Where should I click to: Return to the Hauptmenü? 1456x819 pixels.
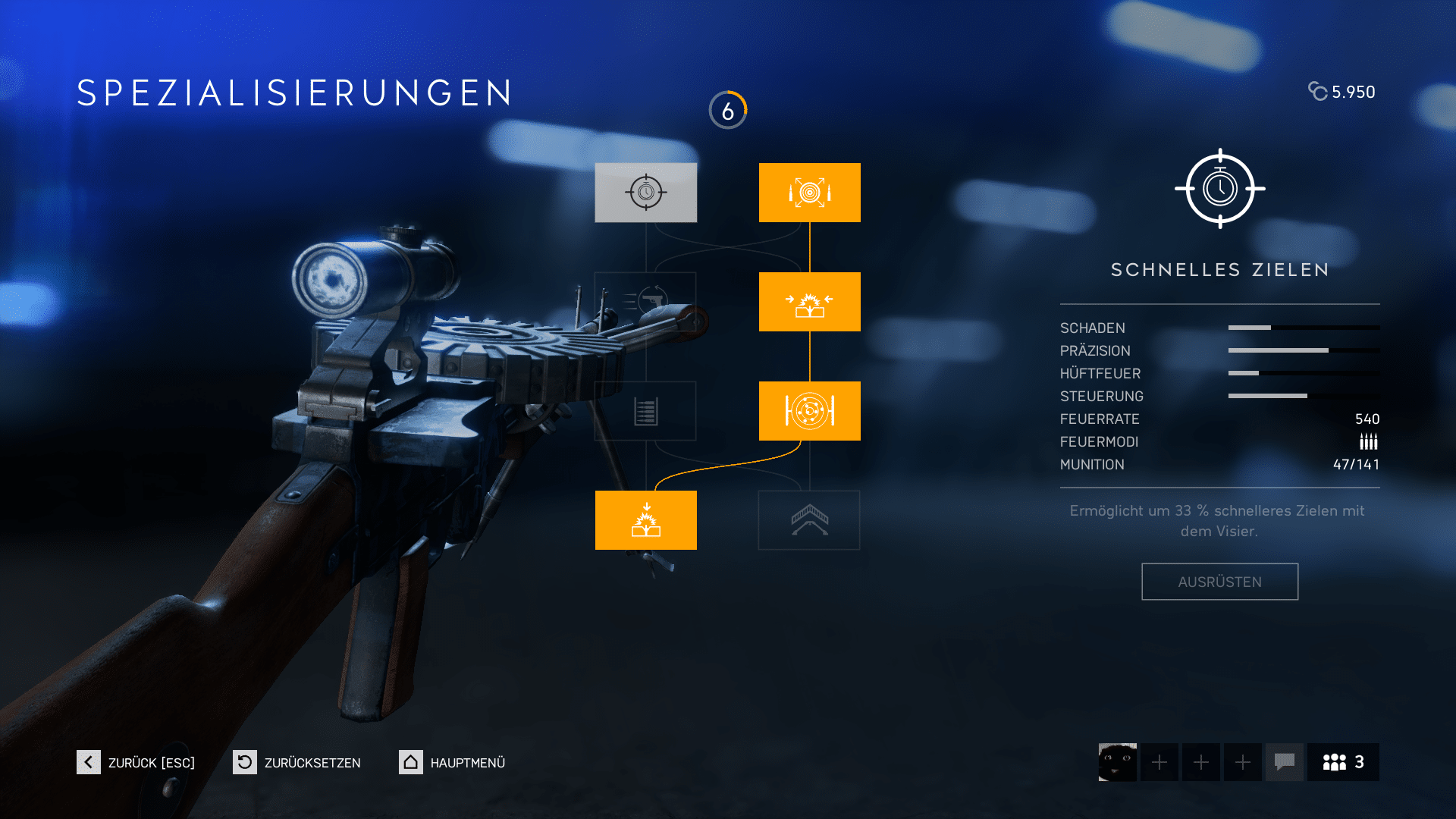click(453, 762)
